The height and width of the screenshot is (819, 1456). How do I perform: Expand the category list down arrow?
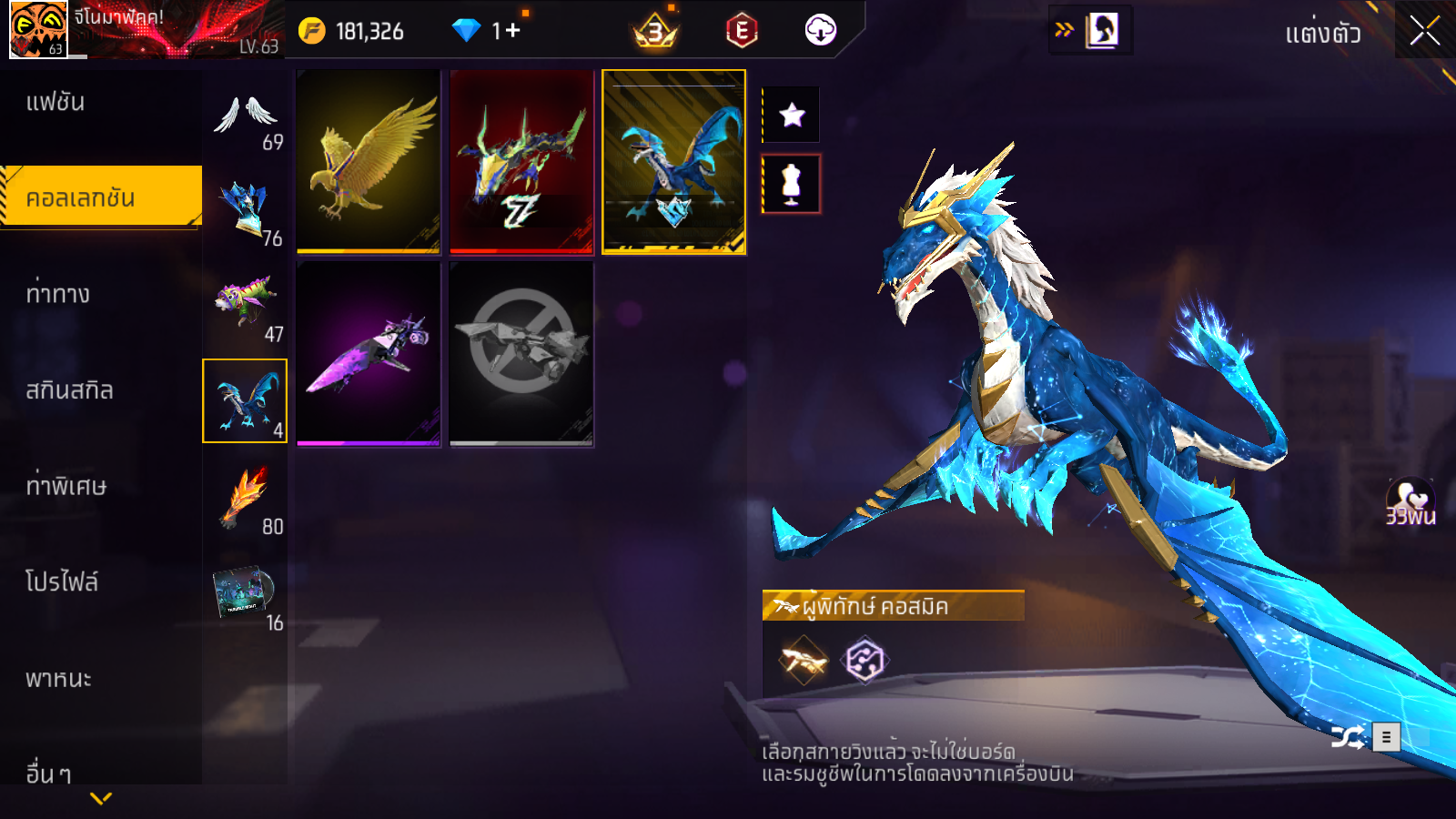pyautogui.click(x=101, y=798)
